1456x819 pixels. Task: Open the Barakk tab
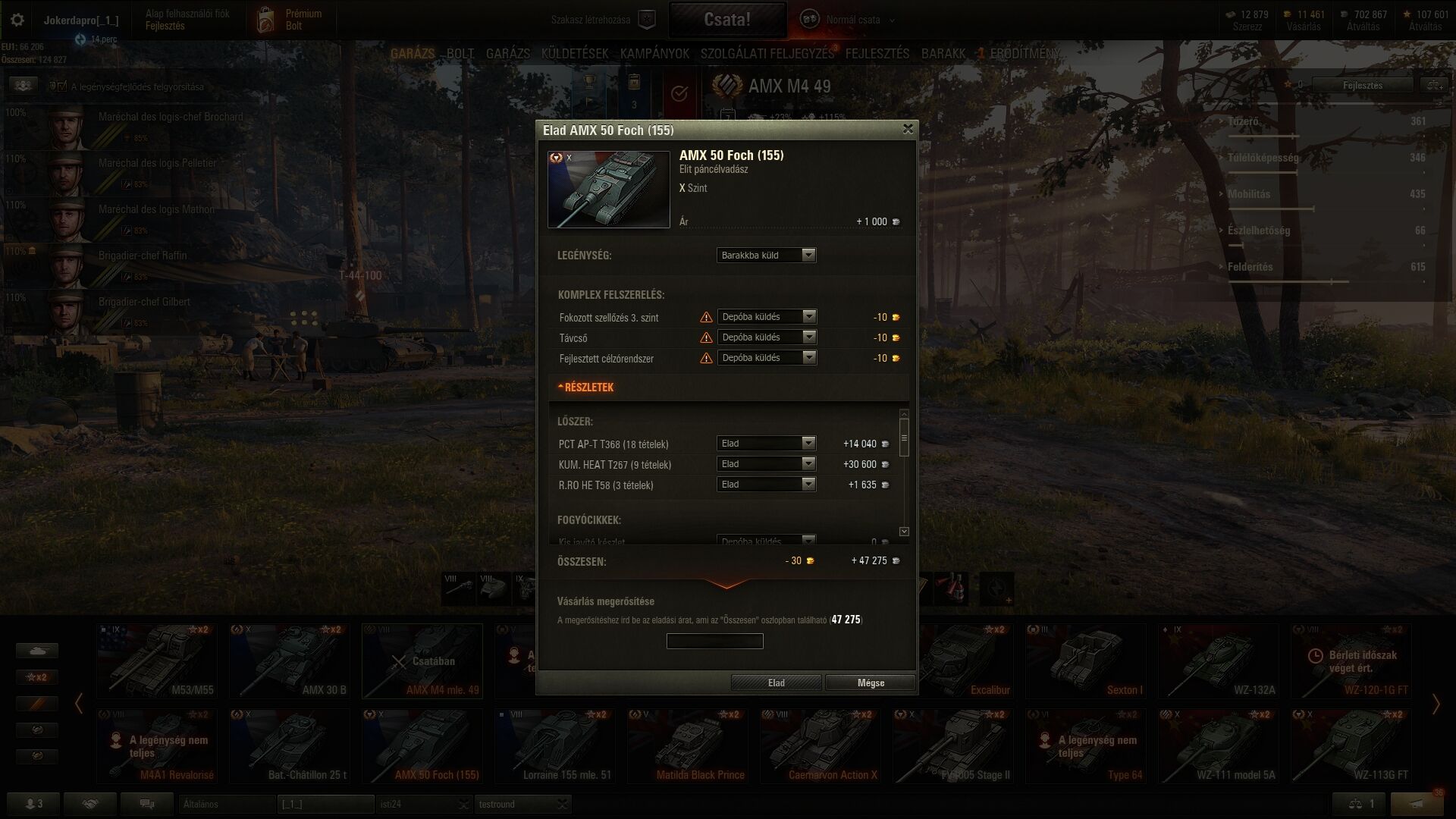[943, 53]
